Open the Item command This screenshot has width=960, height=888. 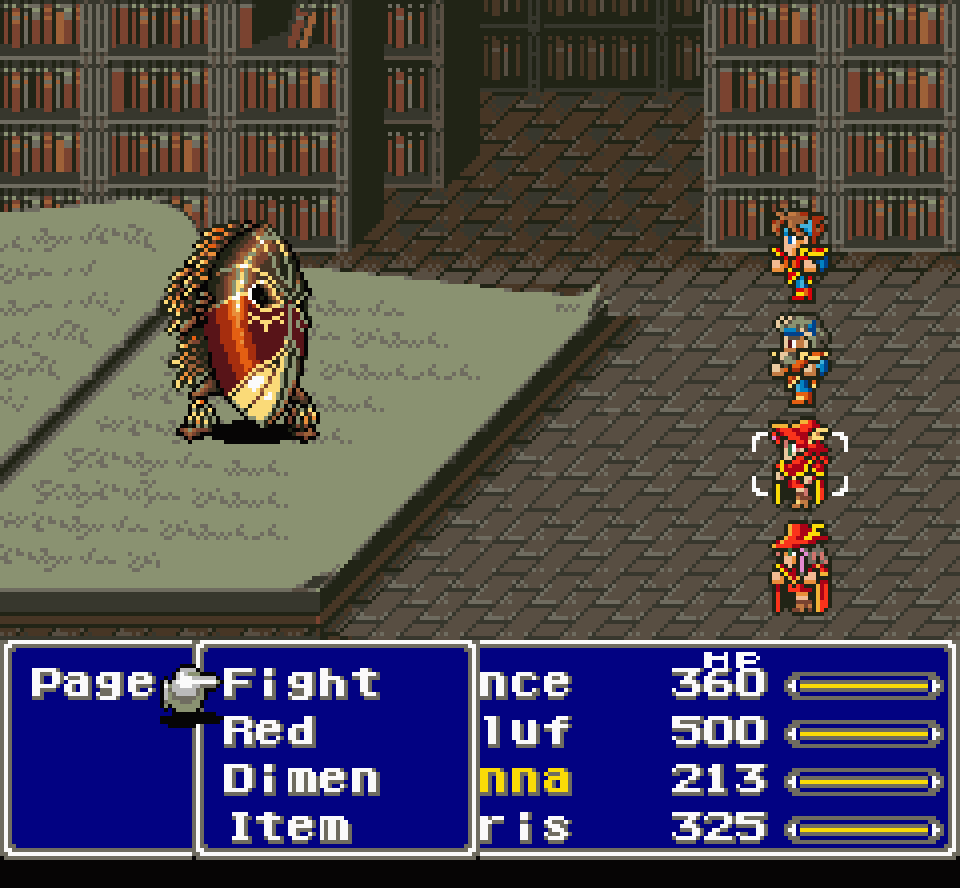point(290,827)
